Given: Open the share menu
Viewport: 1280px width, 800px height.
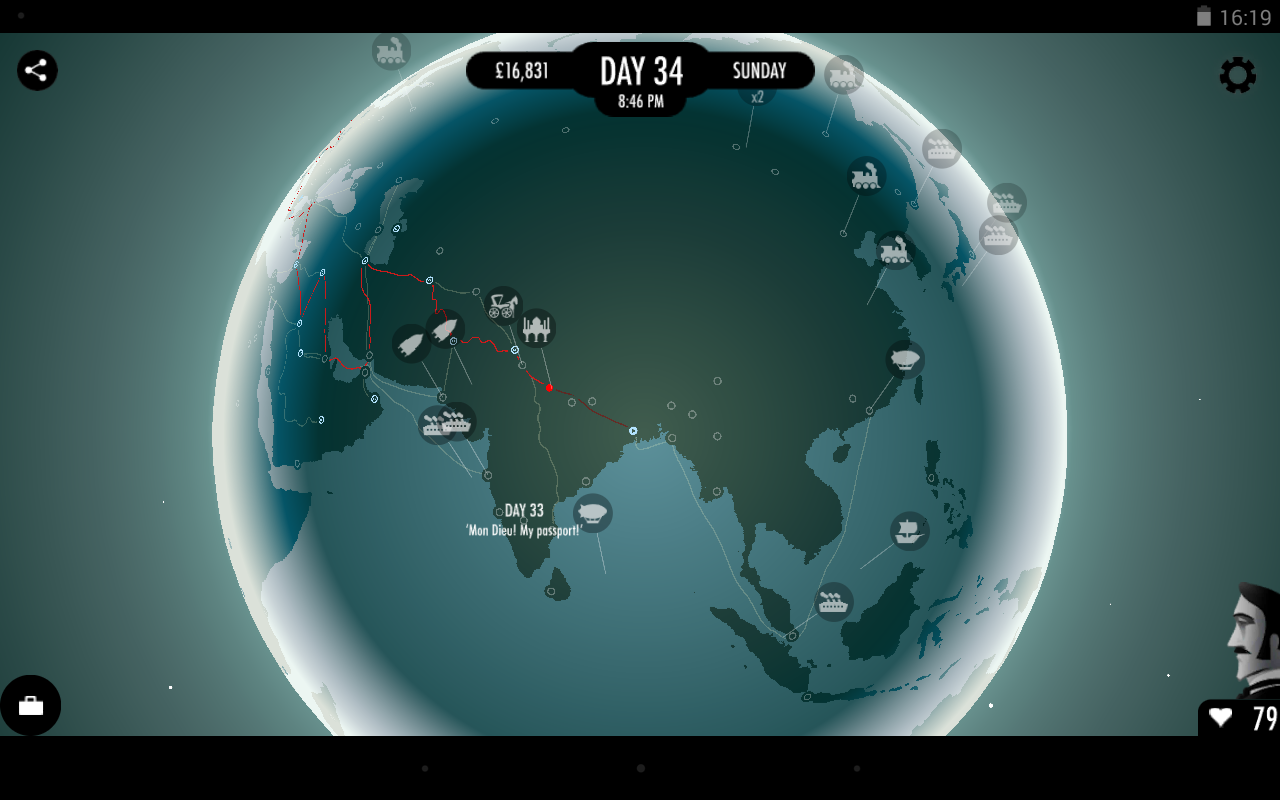Looking at the screenshot, I should pyautogui.click(x=37, y=70).
